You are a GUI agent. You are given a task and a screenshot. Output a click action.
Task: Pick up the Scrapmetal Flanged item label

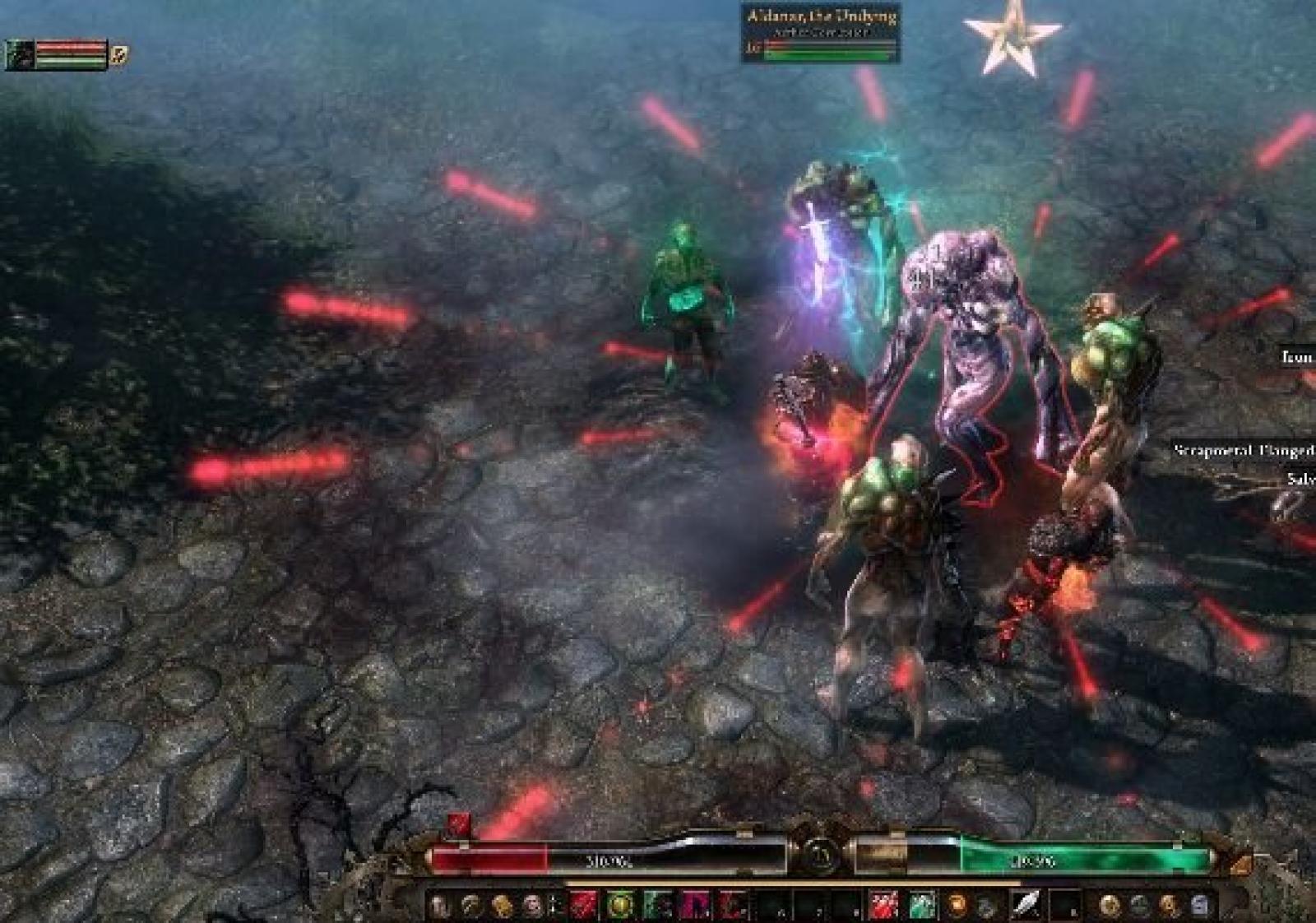pyautogui.click(x=1244, y=451)
